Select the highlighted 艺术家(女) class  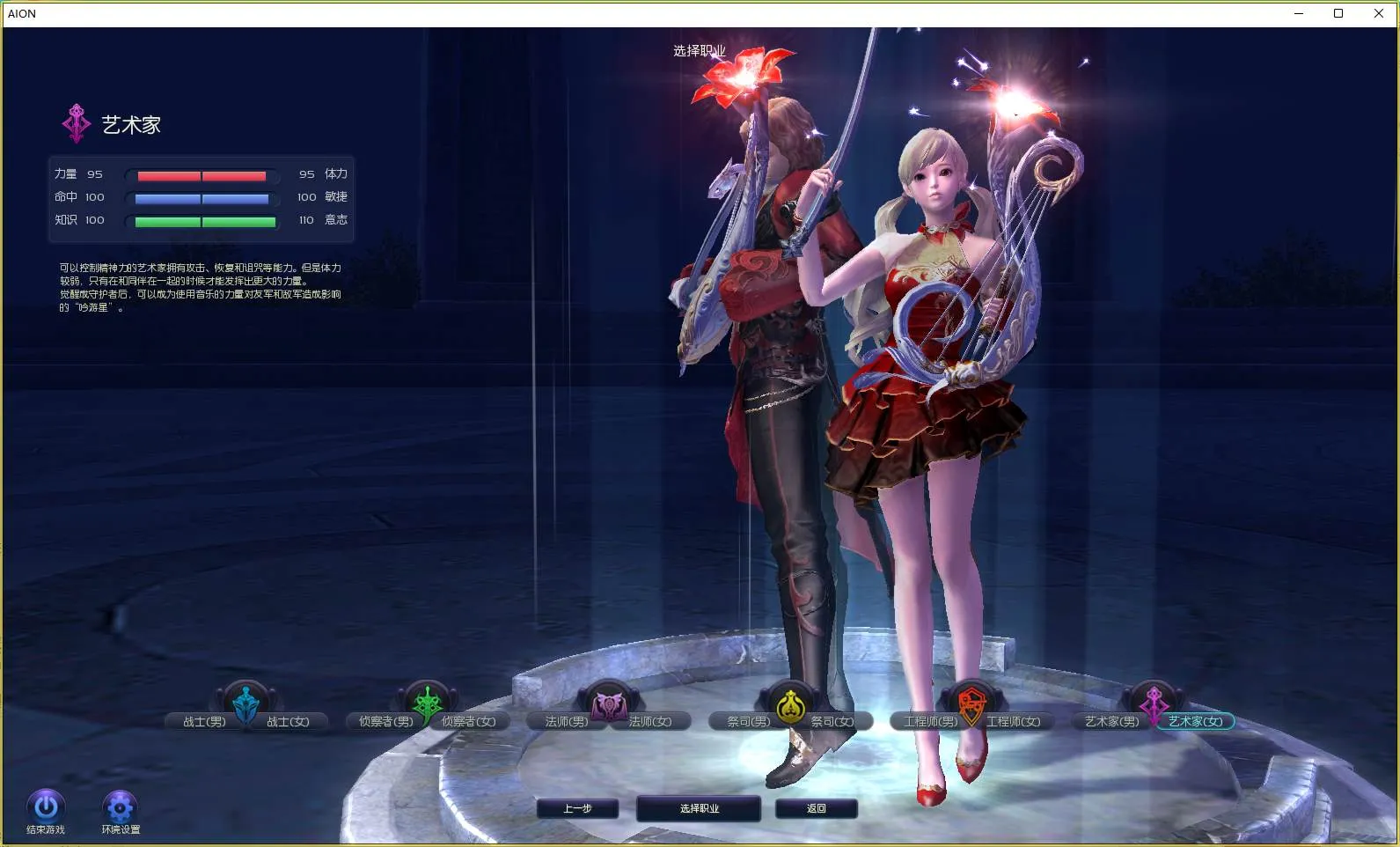coord(1196,722)
